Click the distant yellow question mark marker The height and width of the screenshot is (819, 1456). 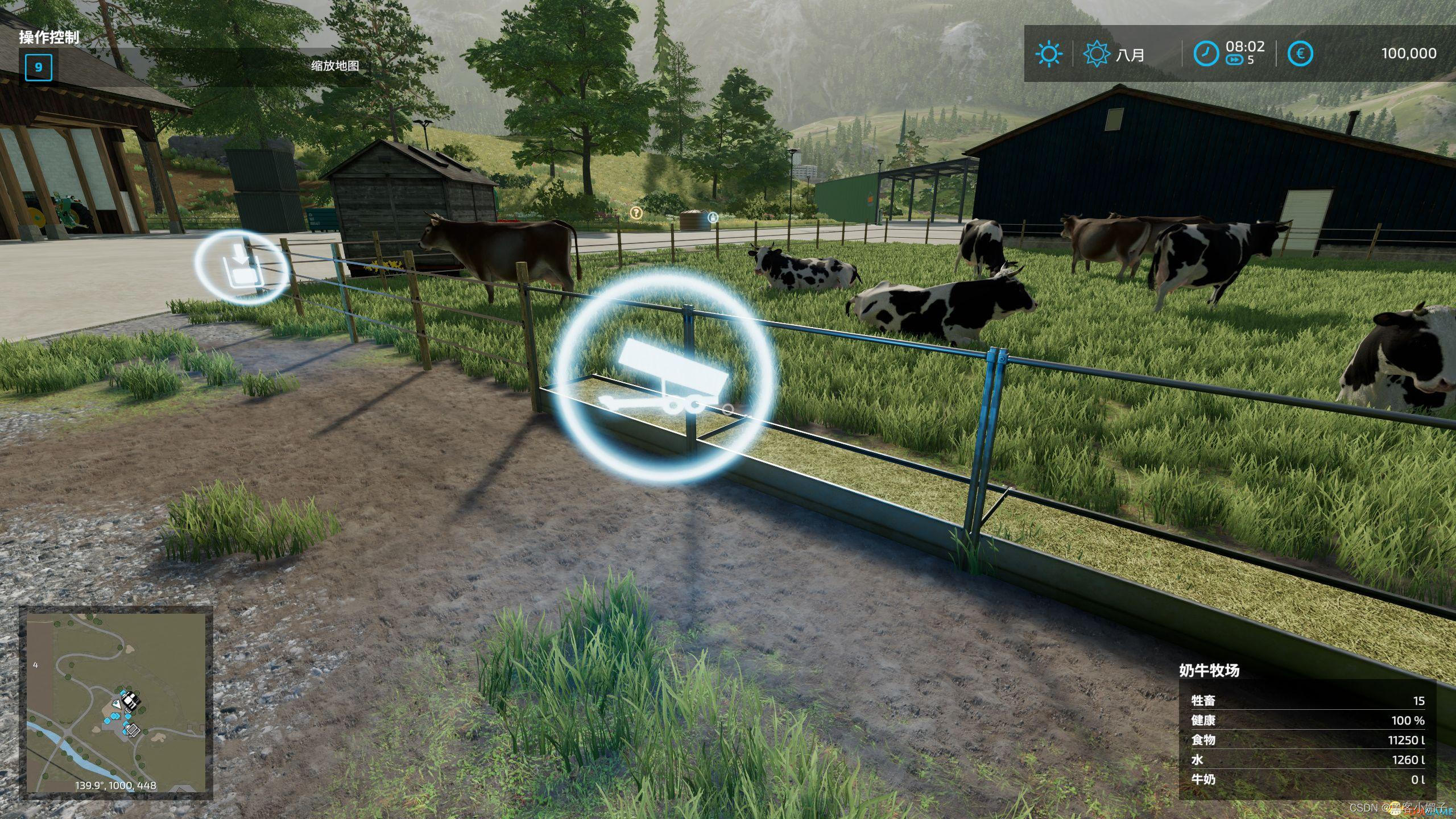(636, 213)
